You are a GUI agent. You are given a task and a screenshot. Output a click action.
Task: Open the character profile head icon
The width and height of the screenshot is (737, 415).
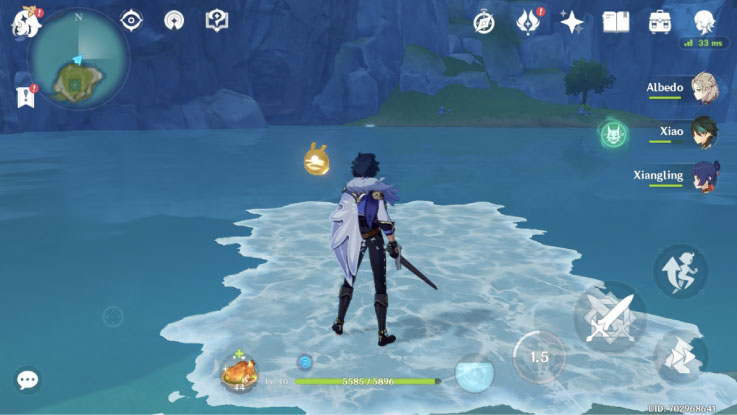tap(704, 22)
